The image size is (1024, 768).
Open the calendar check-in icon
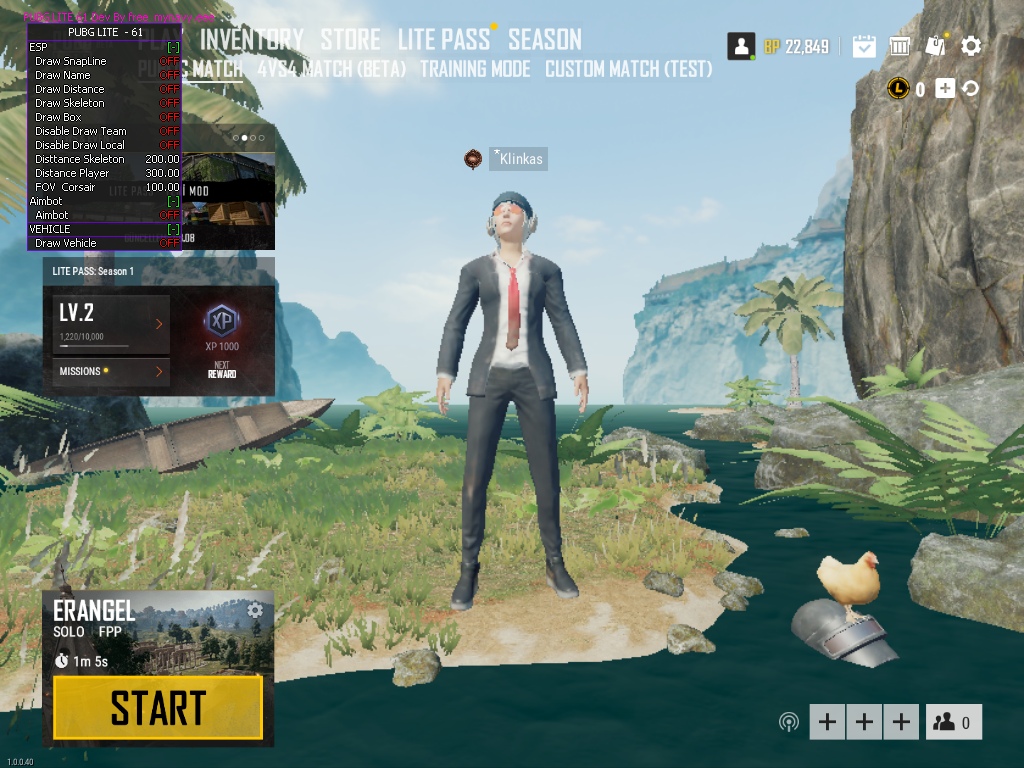[x=864, y=46]
